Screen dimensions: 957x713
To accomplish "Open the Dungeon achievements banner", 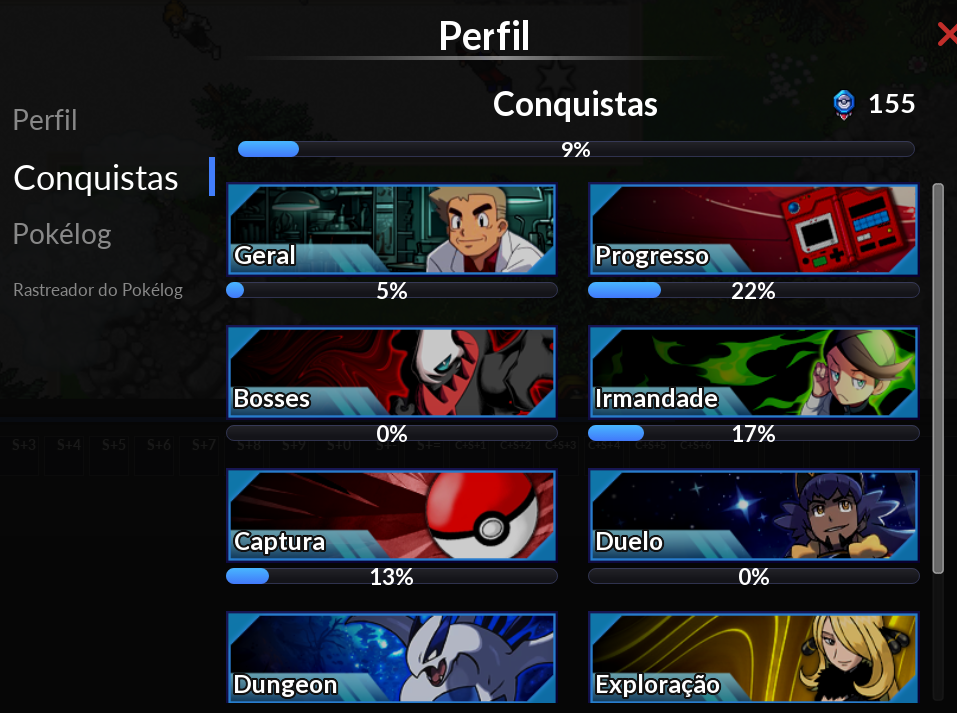I will (x=391, y=658).
